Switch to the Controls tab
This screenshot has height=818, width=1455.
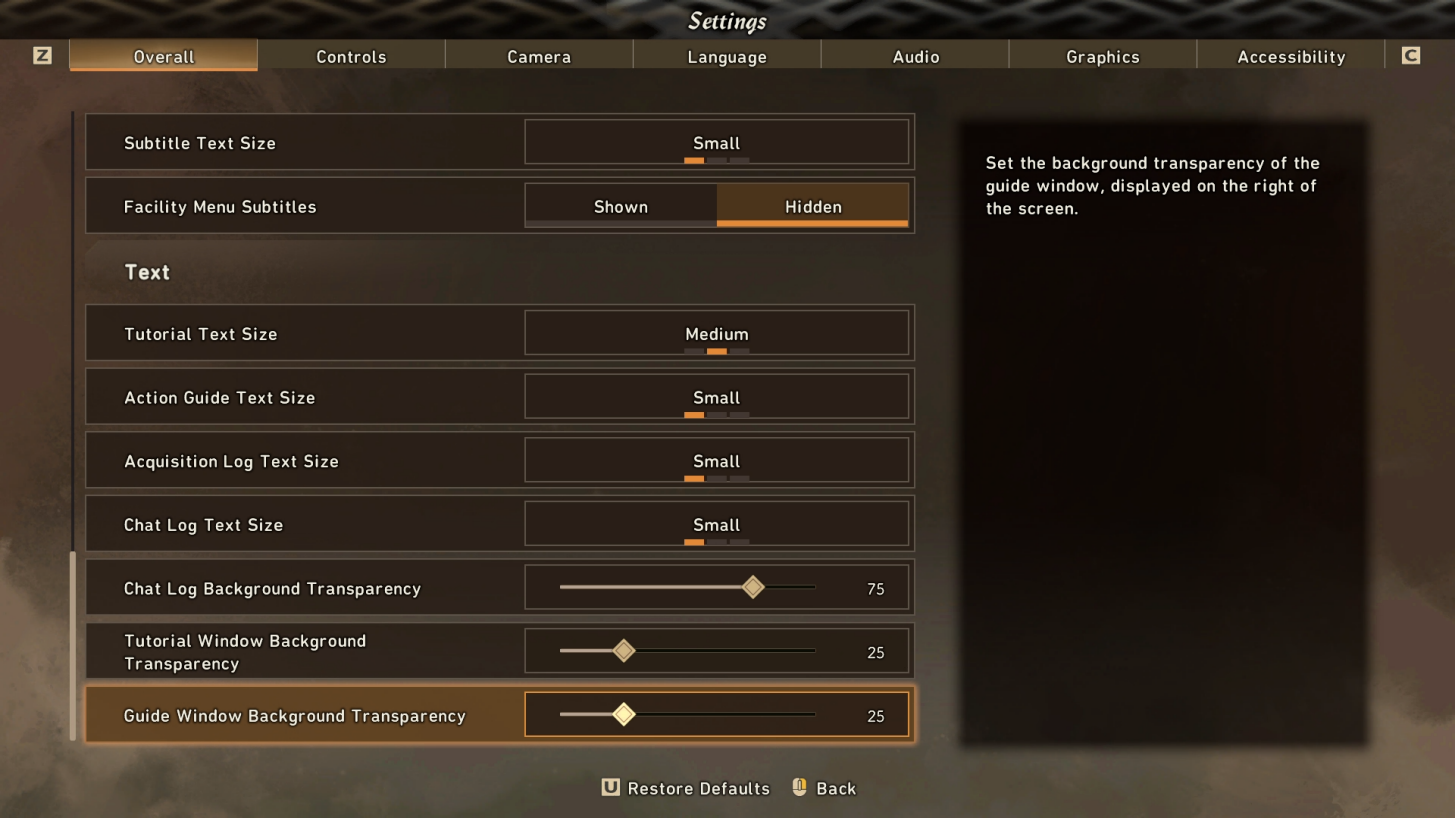click(351, 56)
